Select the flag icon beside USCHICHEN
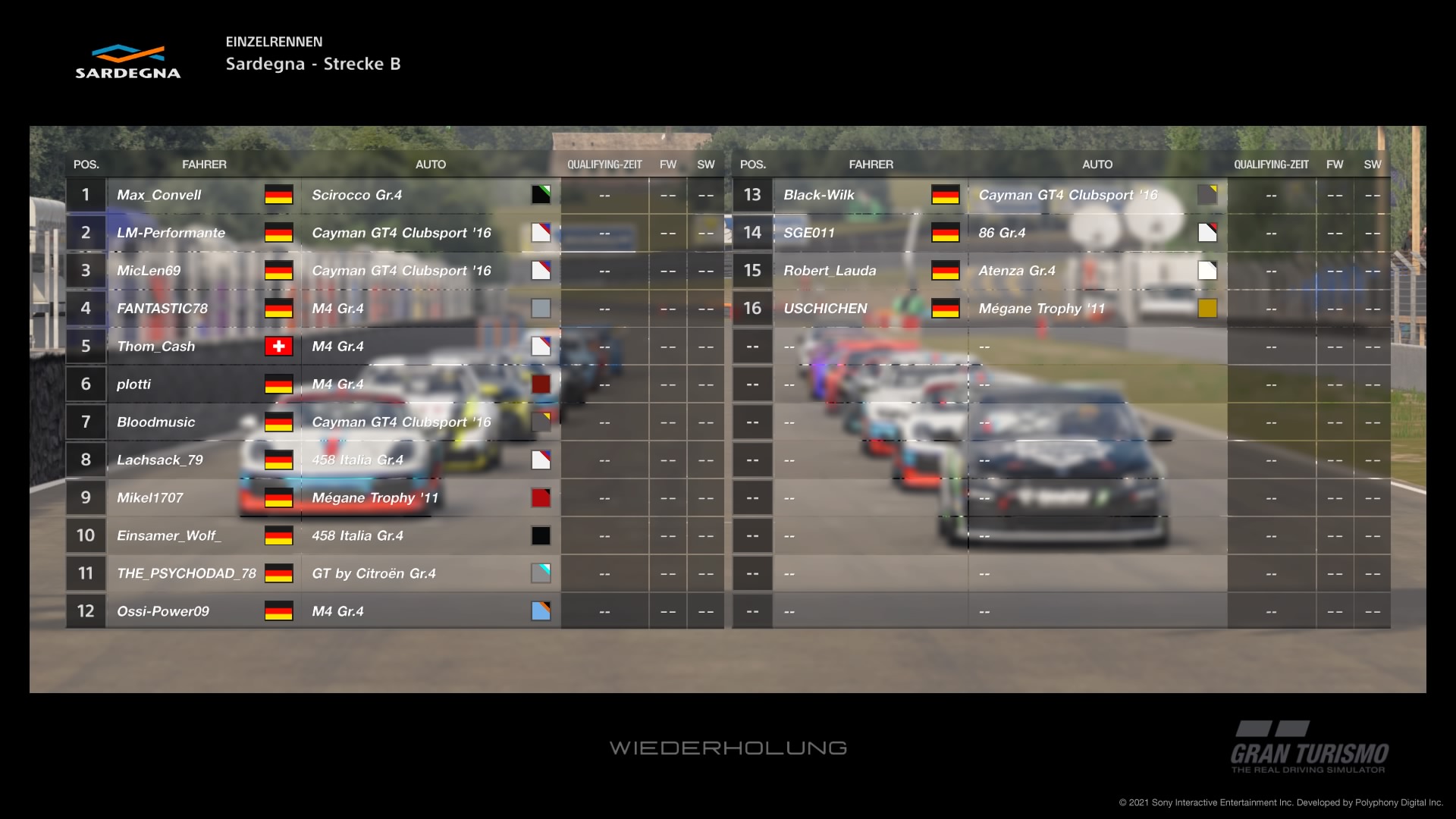This screenshot has height=819, width=1456. pos(946,309)
